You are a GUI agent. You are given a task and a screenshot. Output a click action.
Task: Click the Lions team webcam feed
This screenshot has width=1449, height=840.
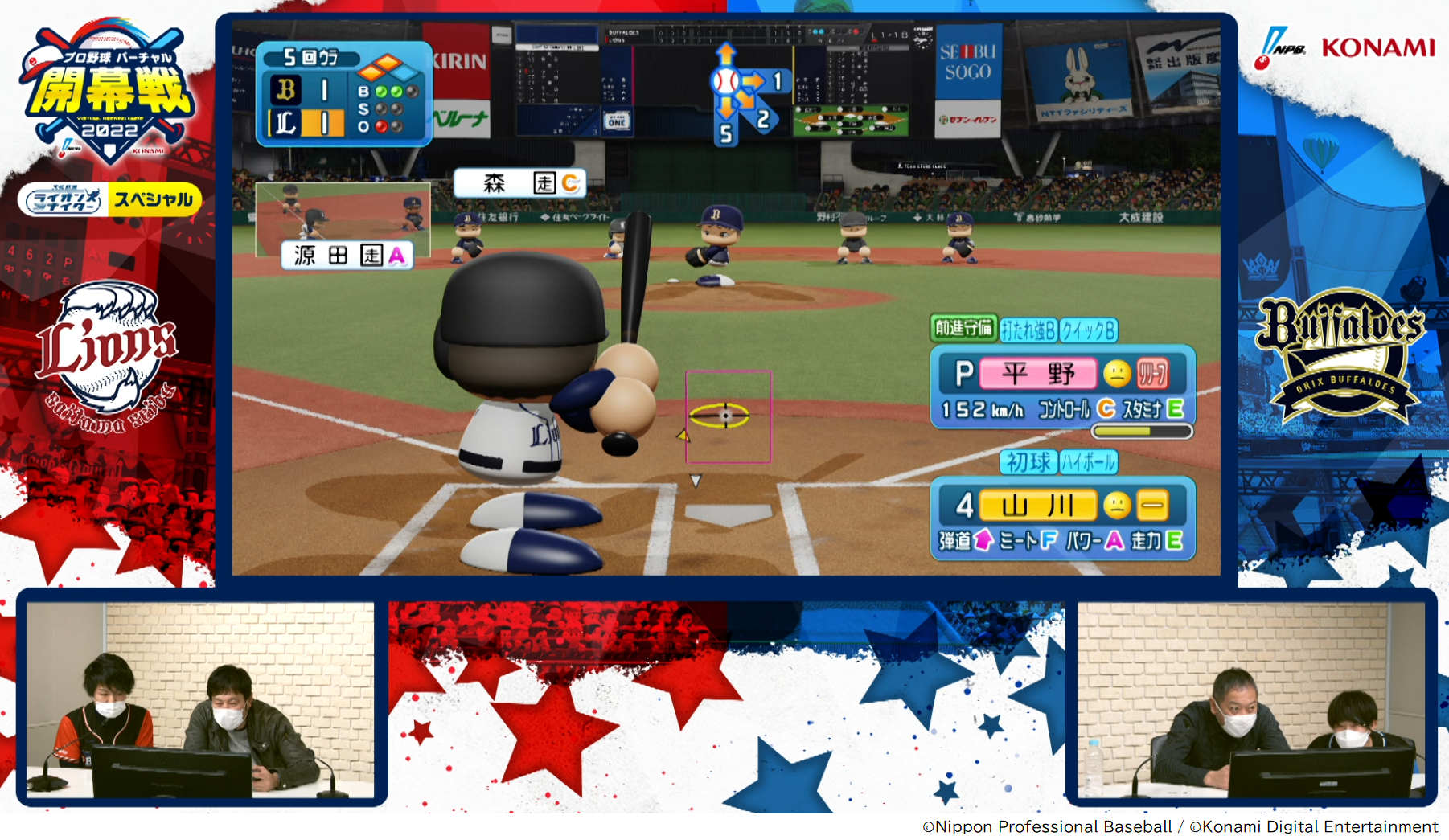tap(200, 699)
